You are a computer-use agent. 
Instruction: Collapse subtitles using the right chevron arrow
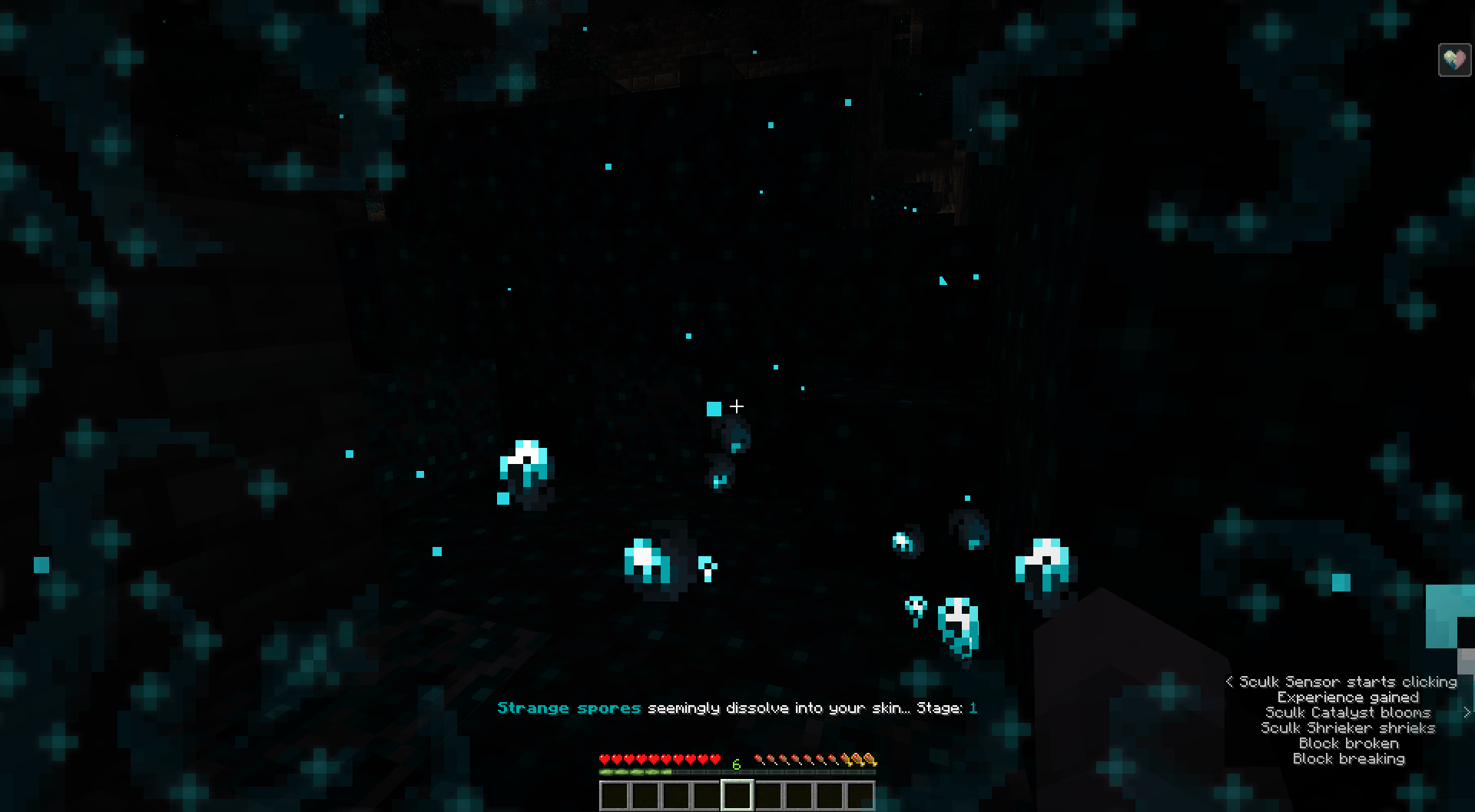pyautogui.click(x=1467, y=713)
